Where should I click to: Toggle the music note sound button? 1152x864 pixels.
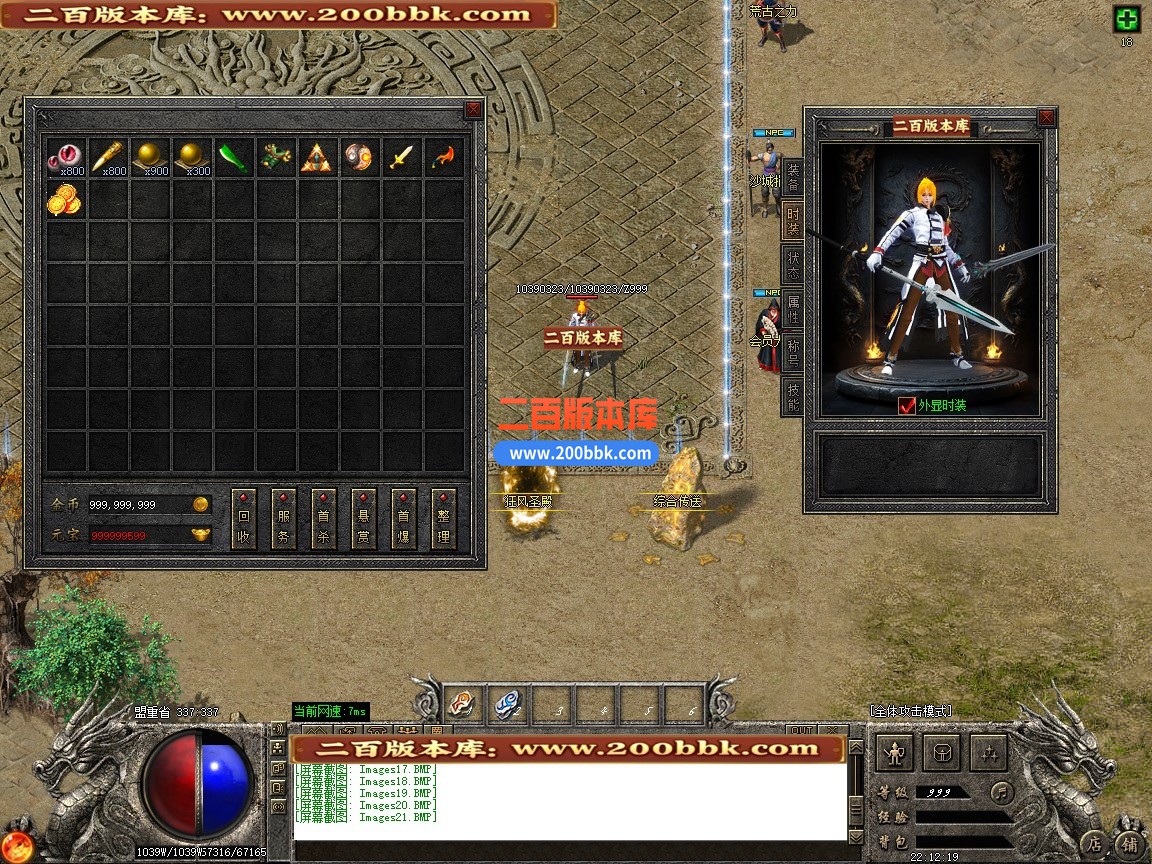[1001, 792]
